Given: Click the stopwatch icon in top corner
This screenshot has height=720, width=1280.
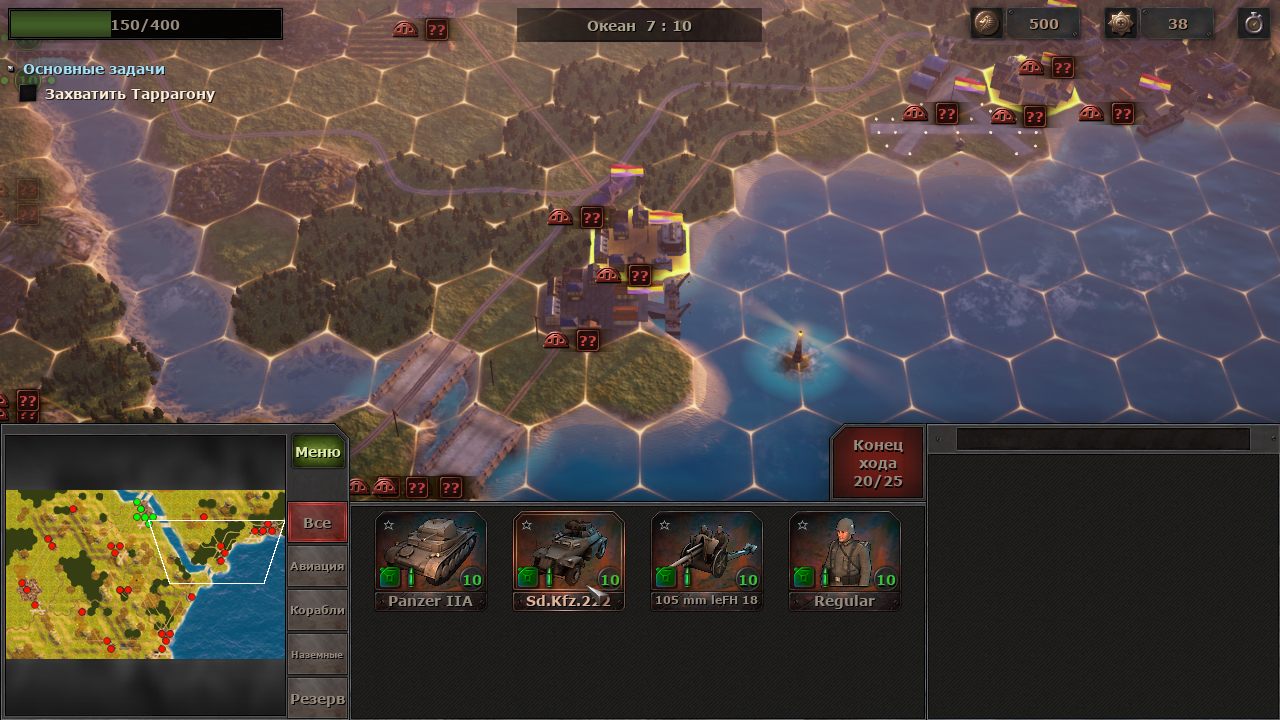Looking at the screenshot, I should coord(1253,24).
